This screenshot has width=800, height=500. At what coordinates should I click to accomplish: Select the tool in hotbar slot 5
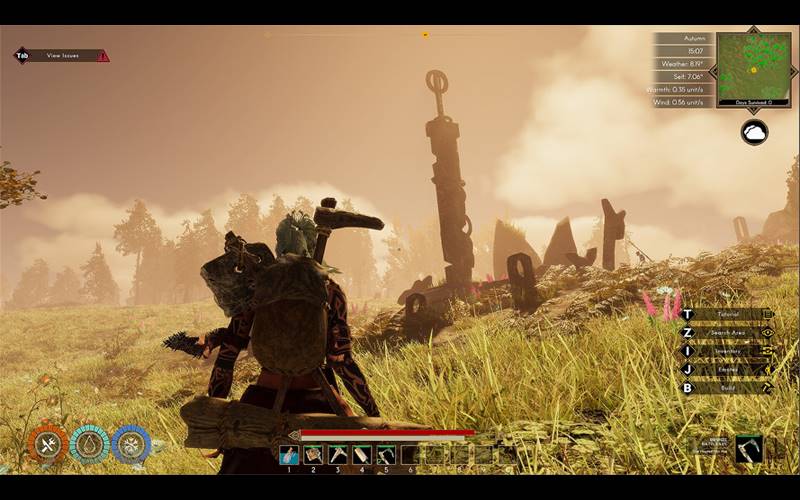click(386, 455)
